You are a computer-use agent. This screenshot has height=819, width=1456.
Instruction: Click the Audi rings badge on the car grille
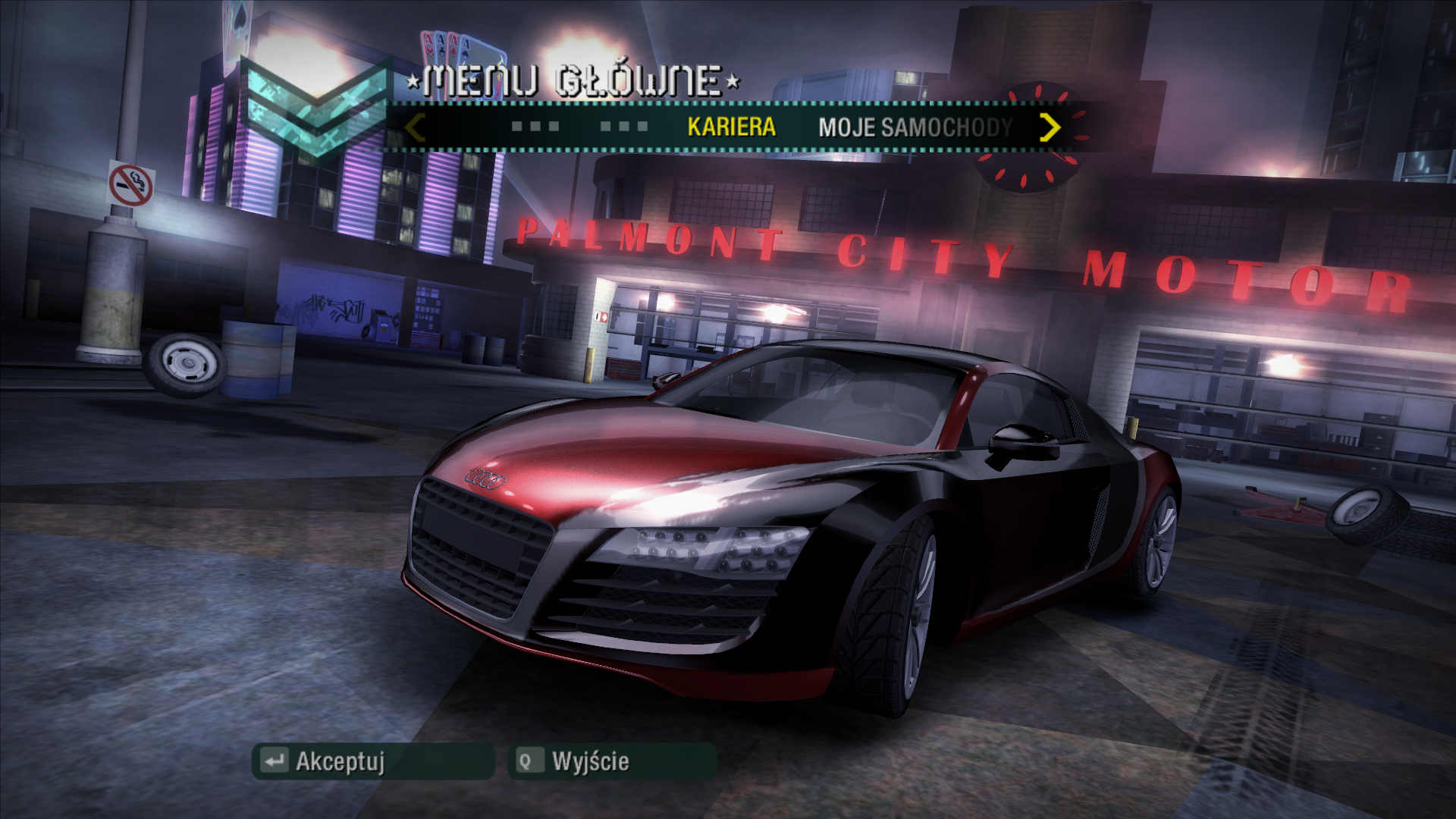click(485, 478)
